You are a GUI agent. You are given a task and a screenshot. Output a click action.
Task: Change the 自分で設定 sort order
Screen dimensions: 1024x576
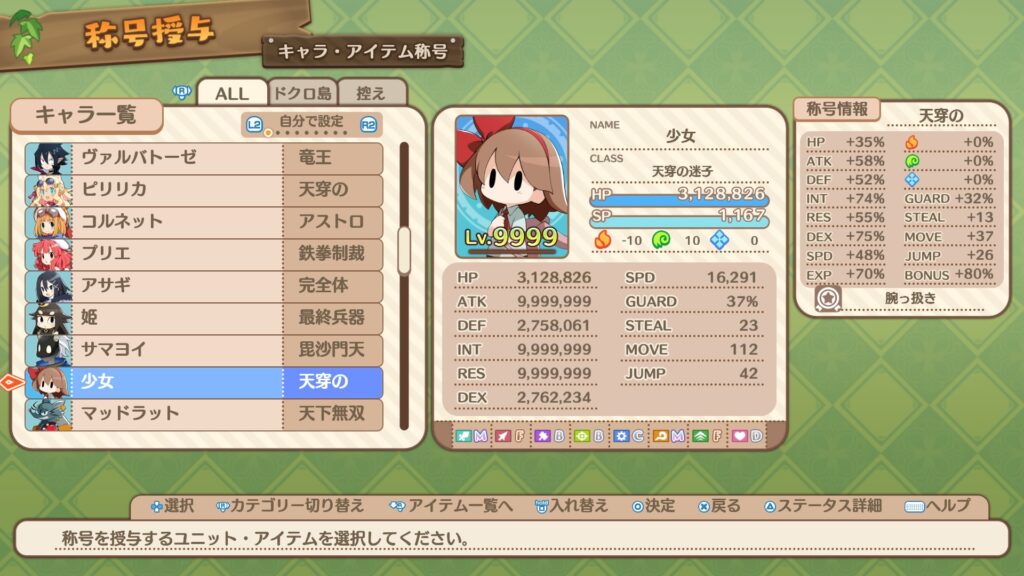pos(312,124)
